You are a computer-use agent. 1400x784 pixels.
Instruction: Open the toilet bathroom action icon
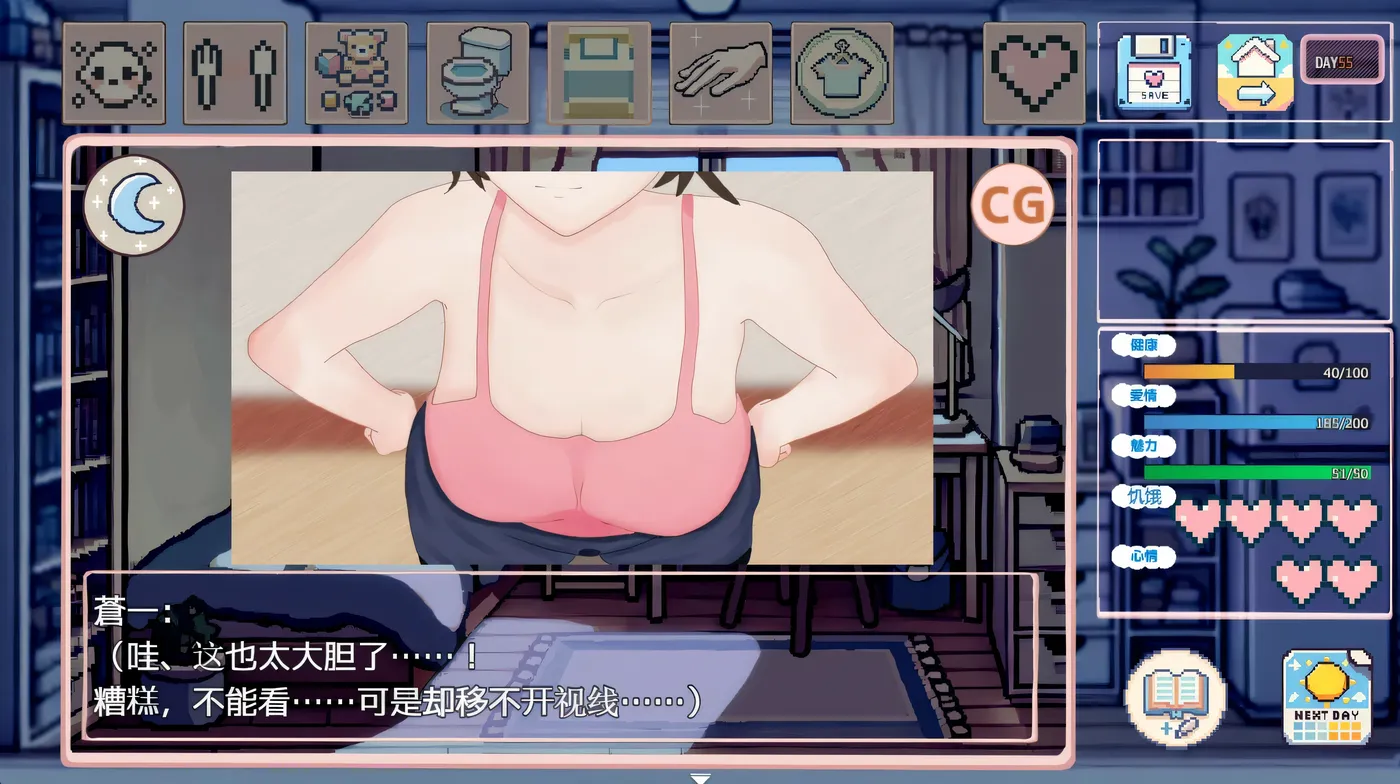pos(479,70)
